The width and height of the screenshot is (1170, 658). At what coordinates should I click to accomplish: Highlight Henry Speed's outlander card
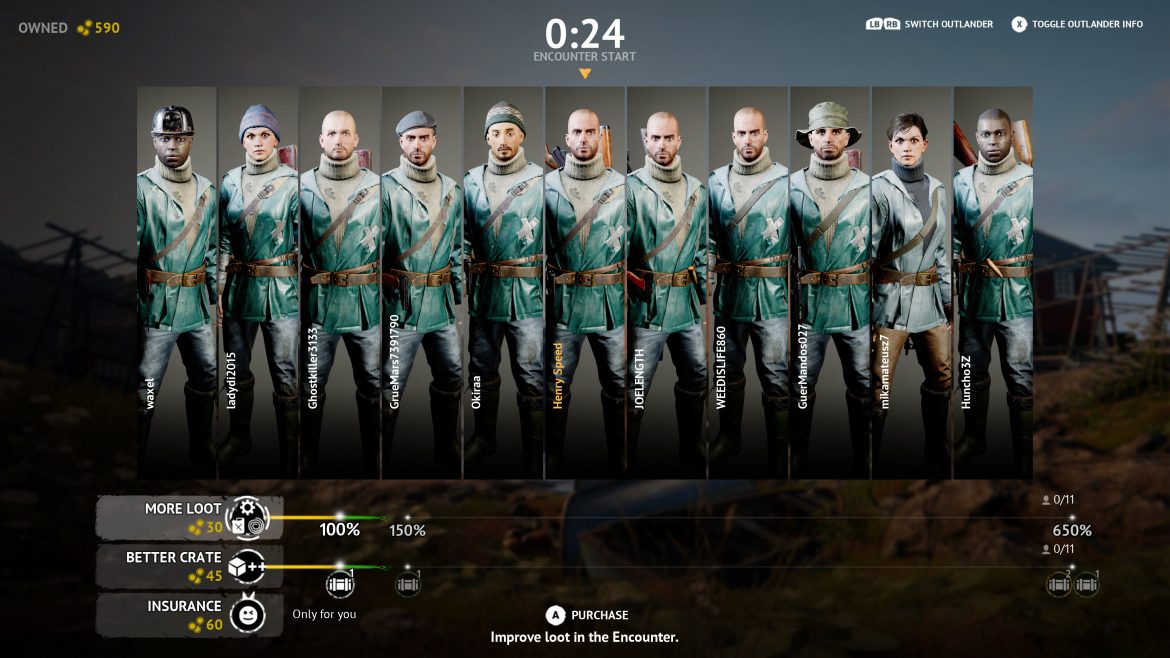click(585, 282)
